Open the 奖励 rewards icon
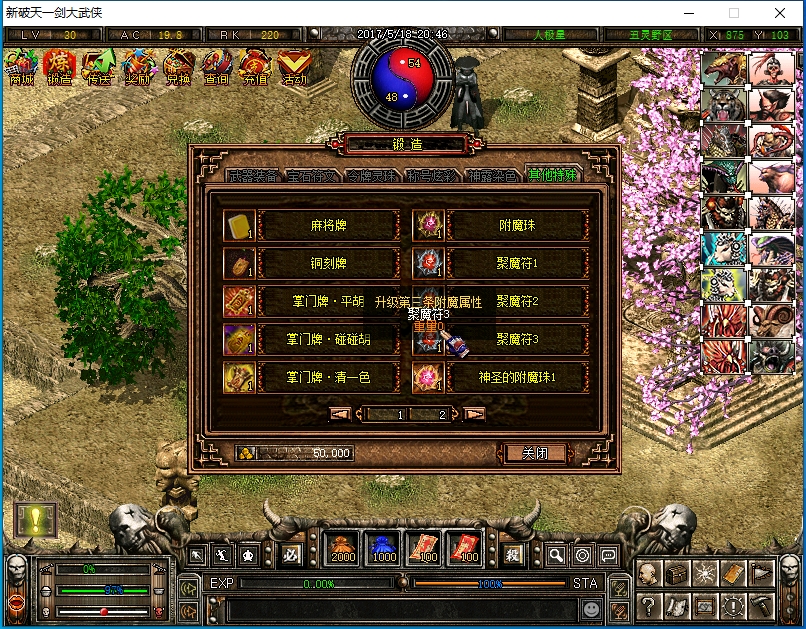This screenshot has height=629, width=806. coord(137,67)
